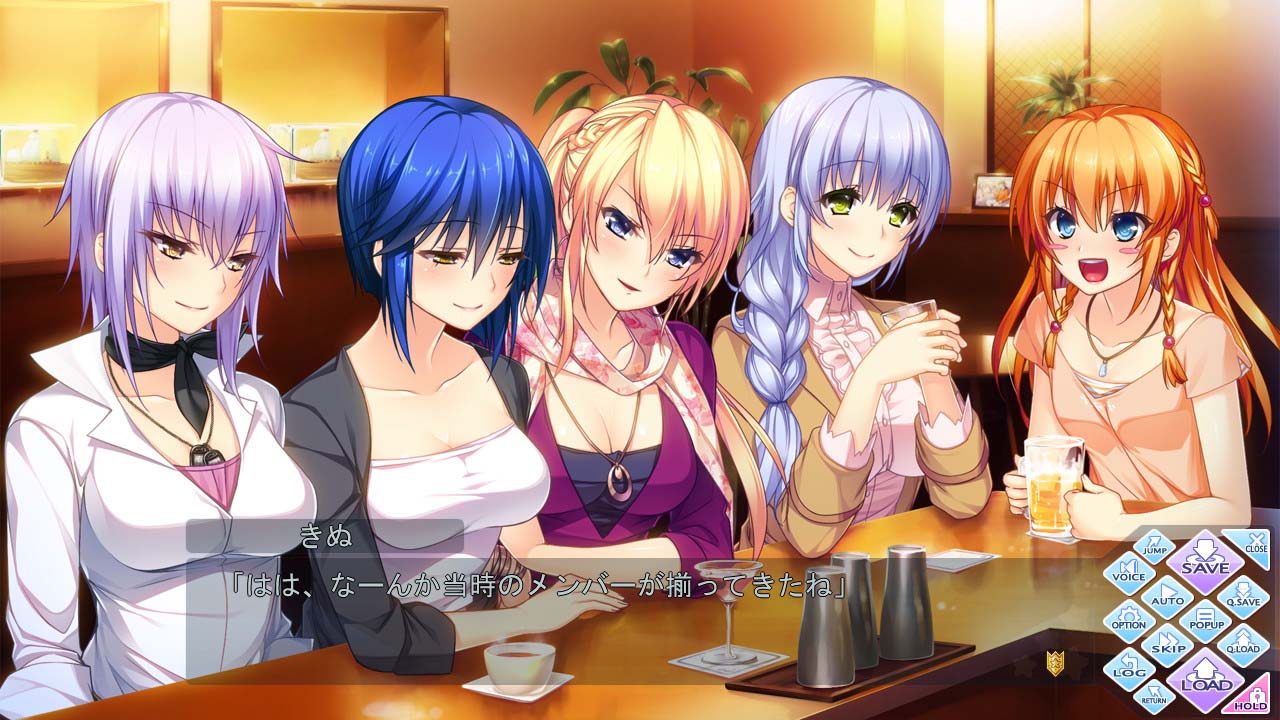This screenshot has height=720, width=1280.
Task: Open the LOAD screen
Action: [1207, 680]
